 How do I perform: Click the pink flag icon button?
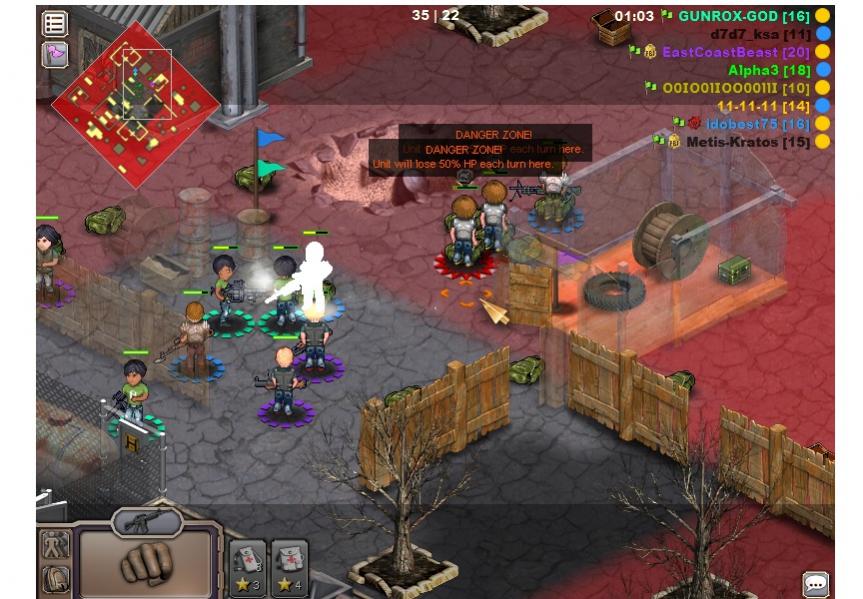pyautogui.click(x=54, y=54)
